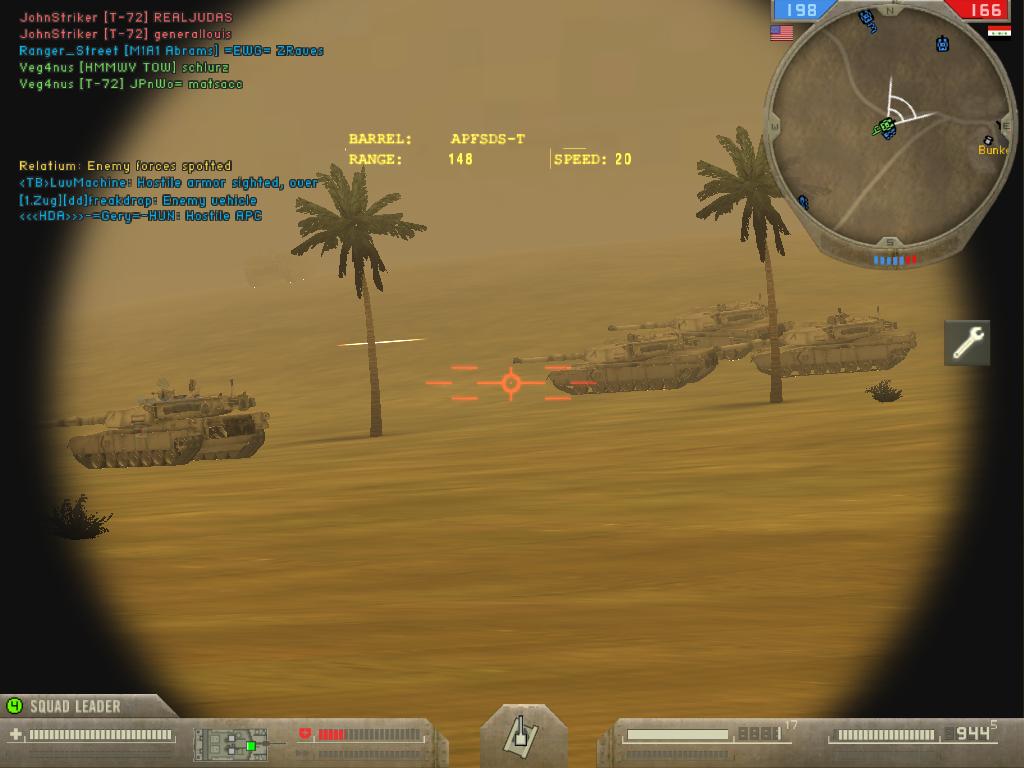Select the green player marker on minimap
This screenshot has width=1024, height=768.
coord(884,126)
